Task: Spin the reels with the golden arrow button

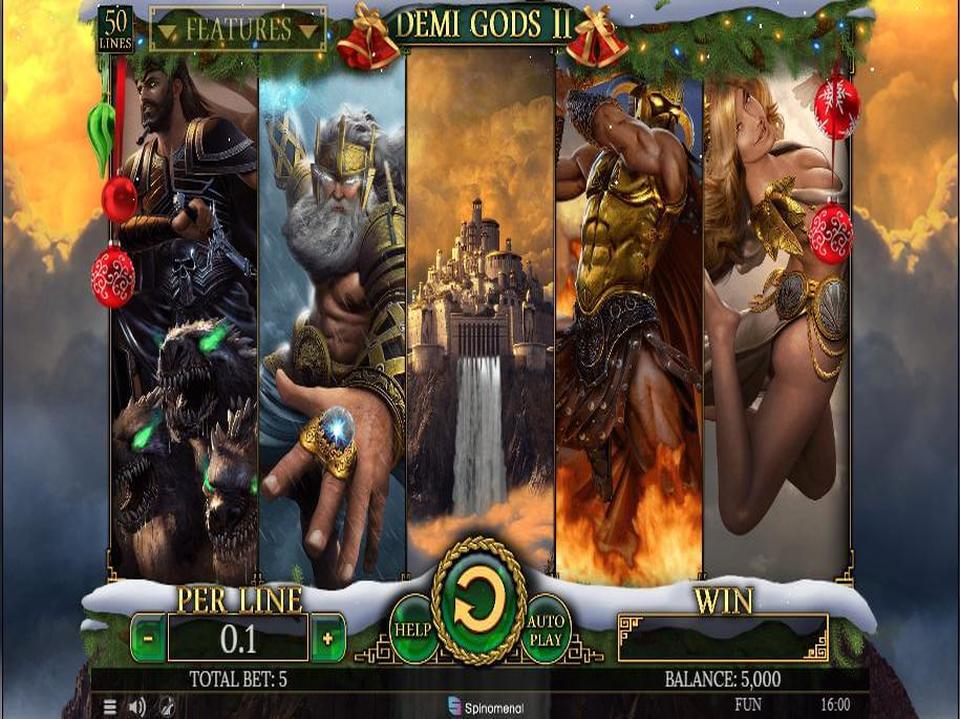Action: (479, 602)
